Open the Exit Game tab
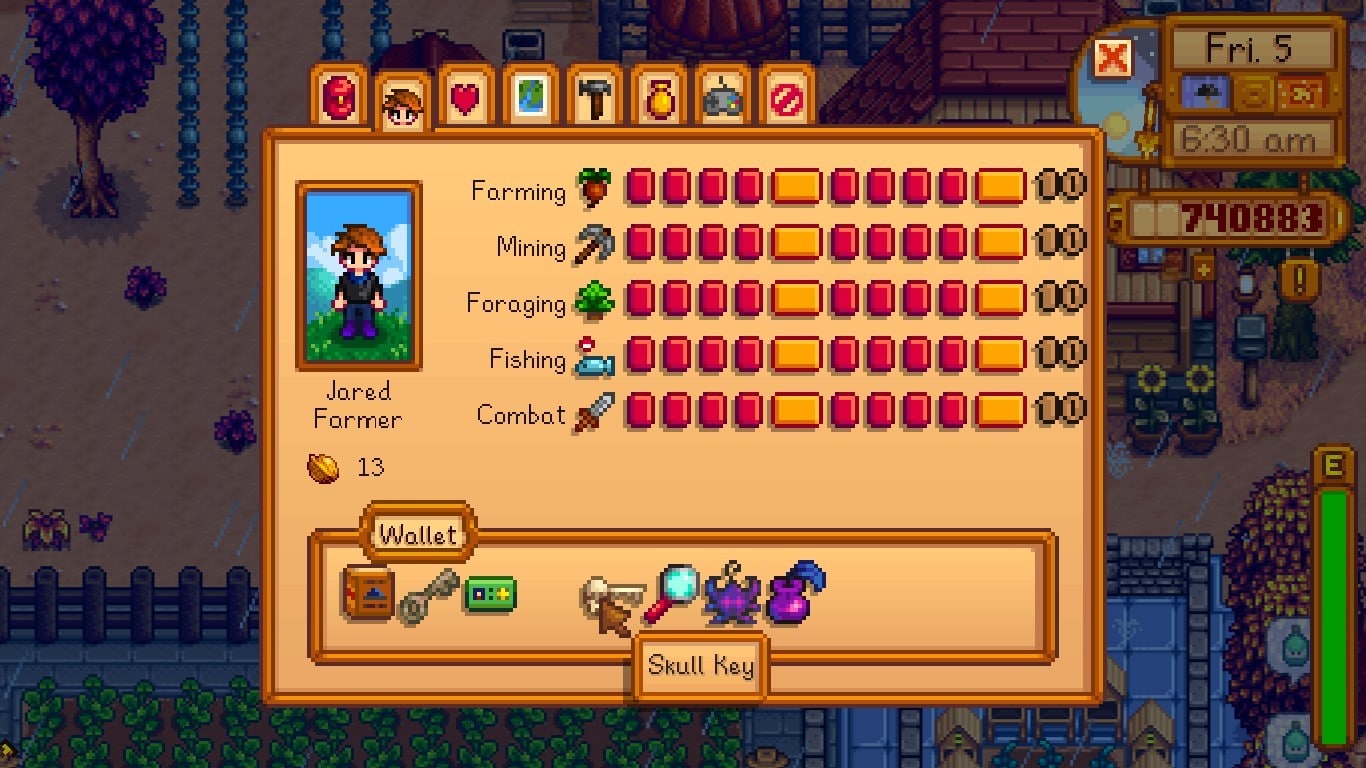Screen dimensions: 1366x768 [x=786, y=98]
